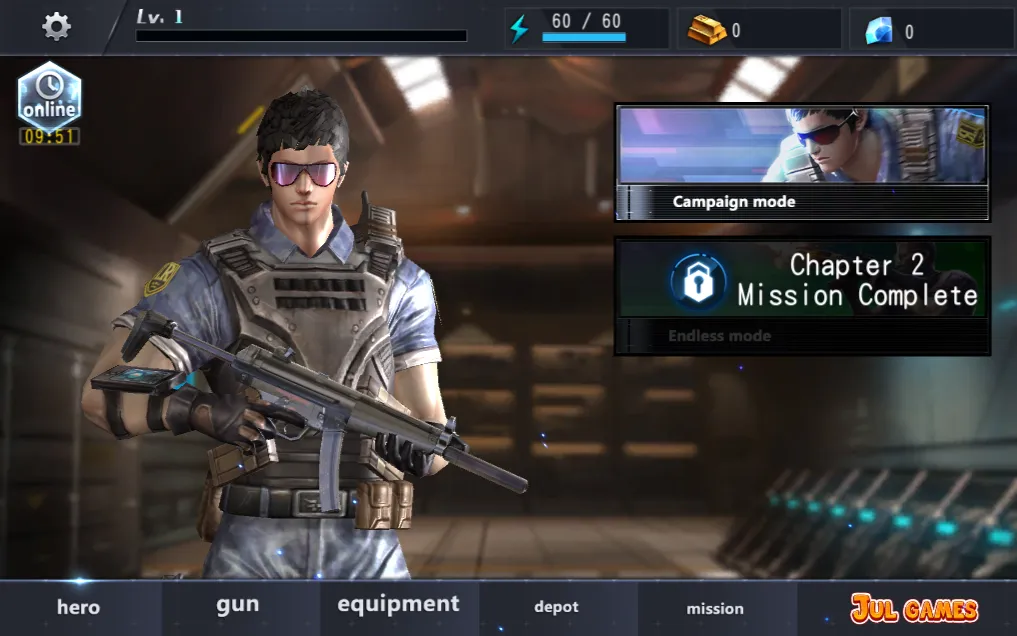Click the Jul Games logo

pyautogui.click(x=914, y=608)
